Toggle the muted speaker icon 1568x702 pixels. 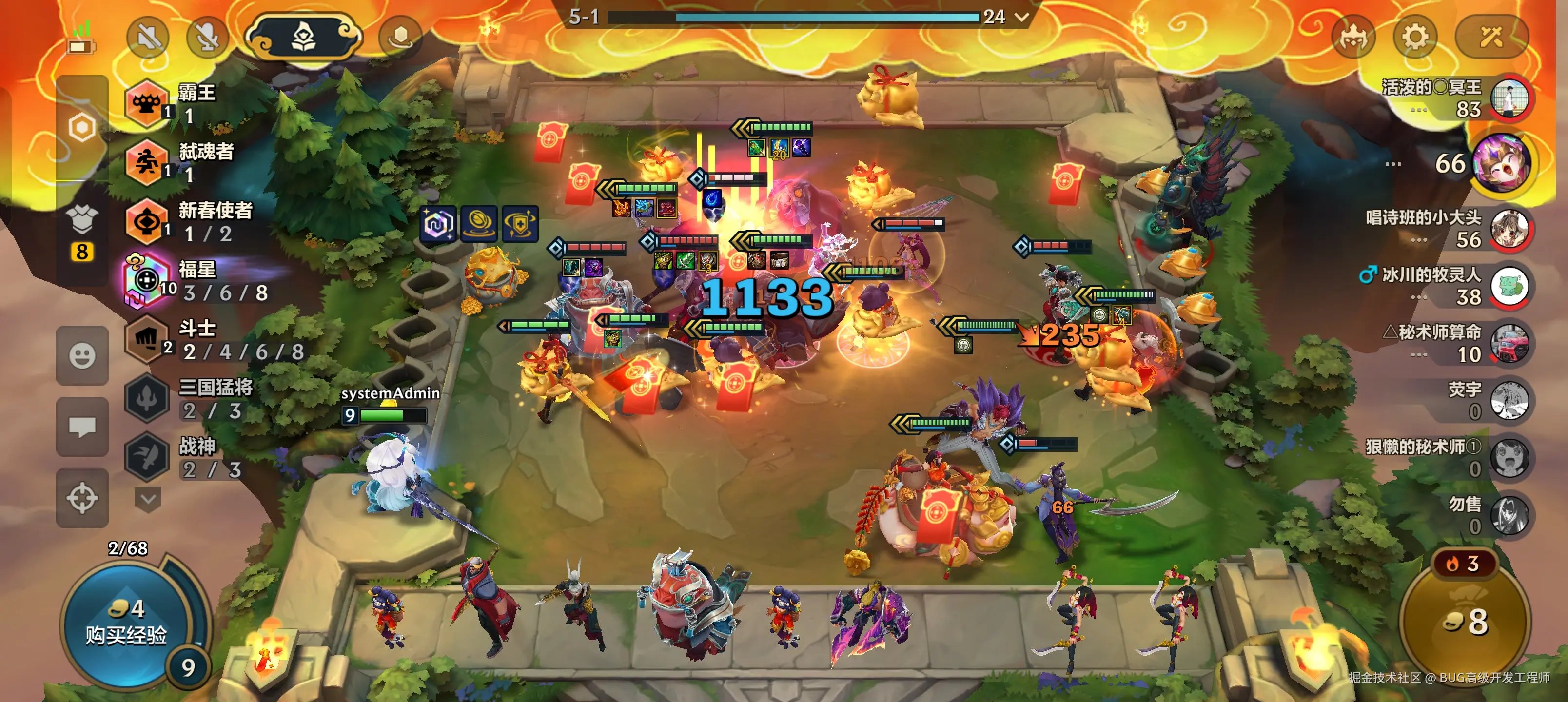pyautogui.click(x=148, y=38)
